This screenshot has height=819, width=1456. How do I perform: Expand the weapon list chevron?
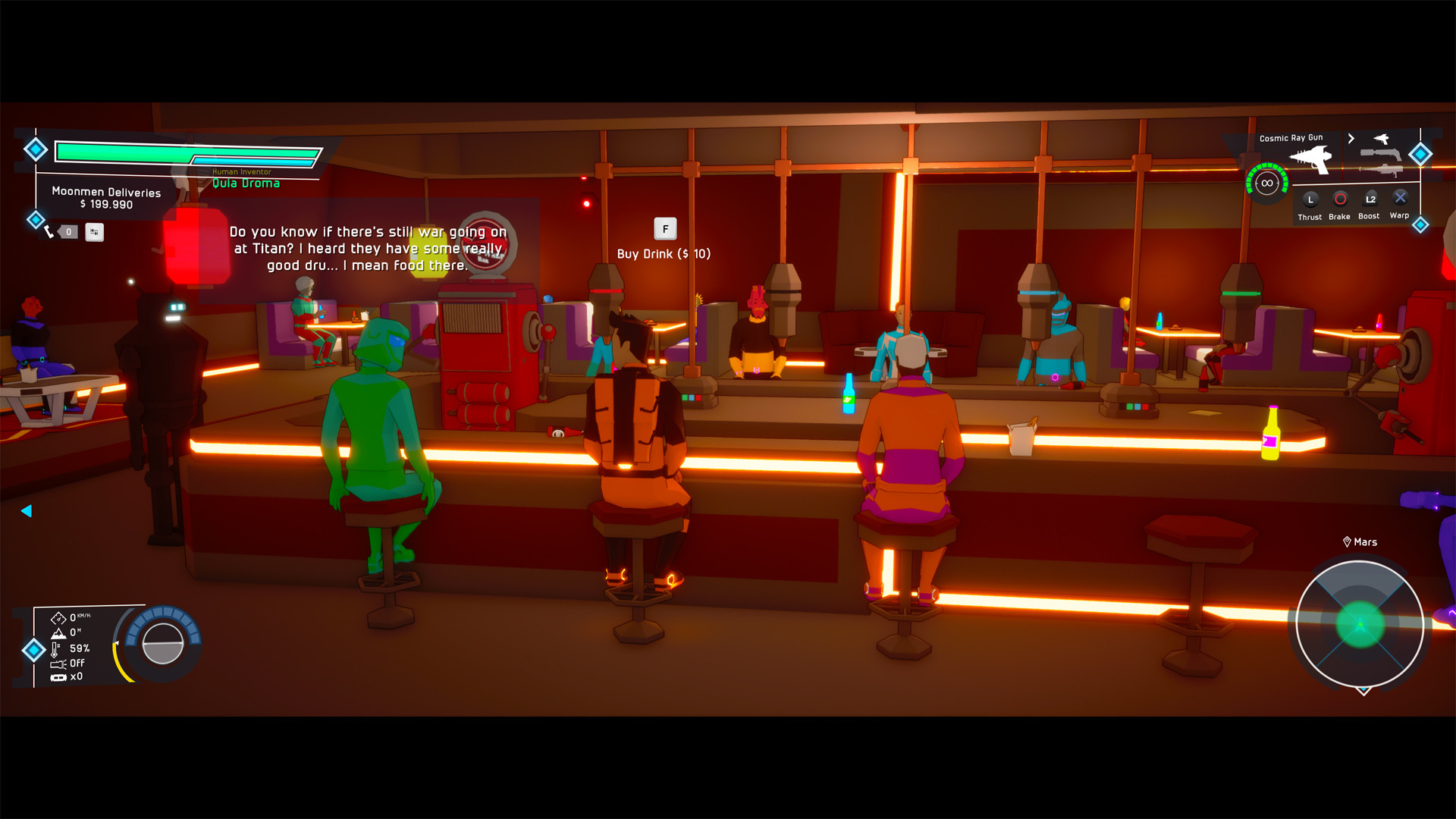pos(1351,139)
